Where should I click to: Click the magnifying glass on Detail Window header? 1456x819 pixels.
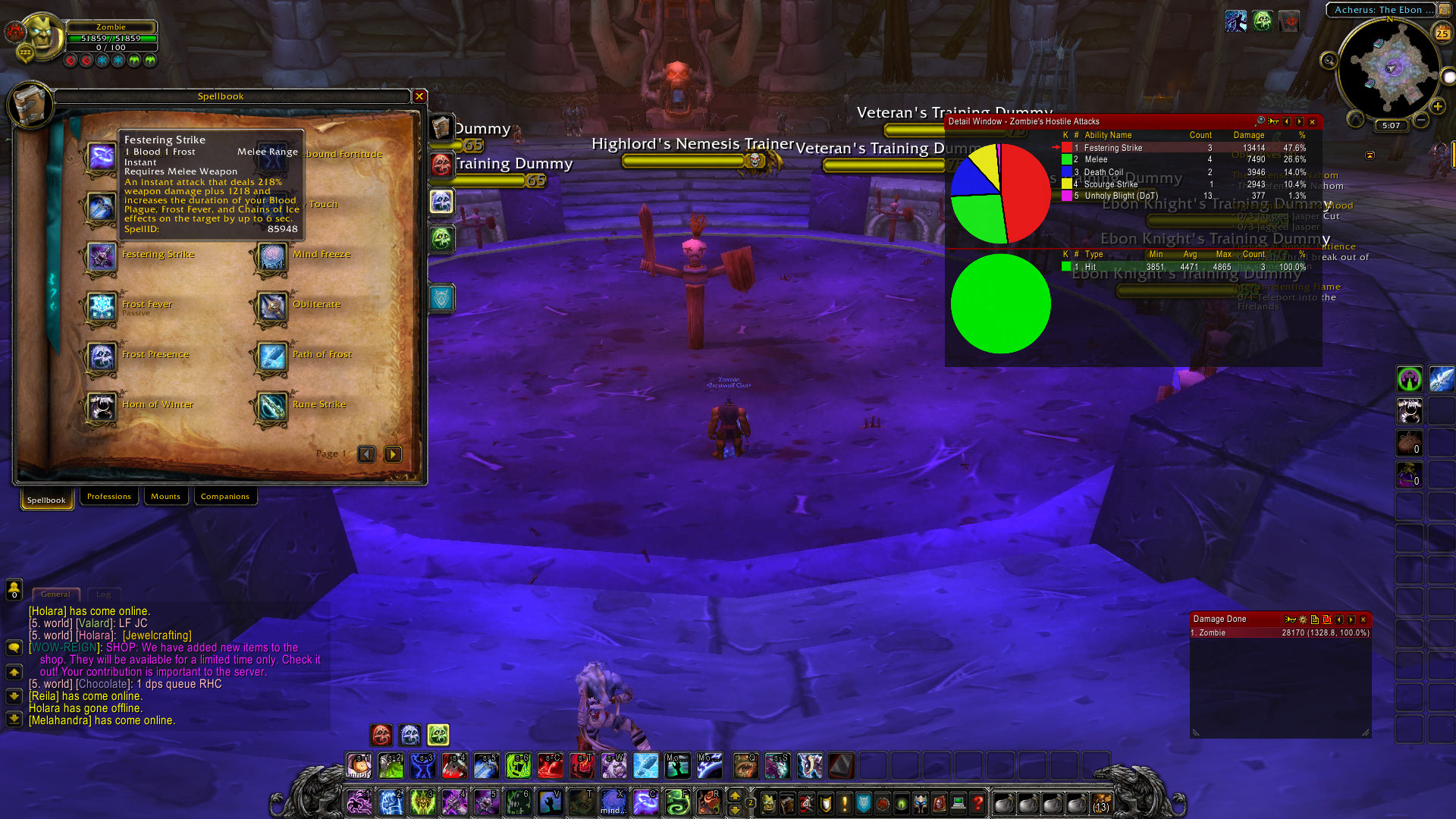pyautogui.click(x=1260, y=121)
